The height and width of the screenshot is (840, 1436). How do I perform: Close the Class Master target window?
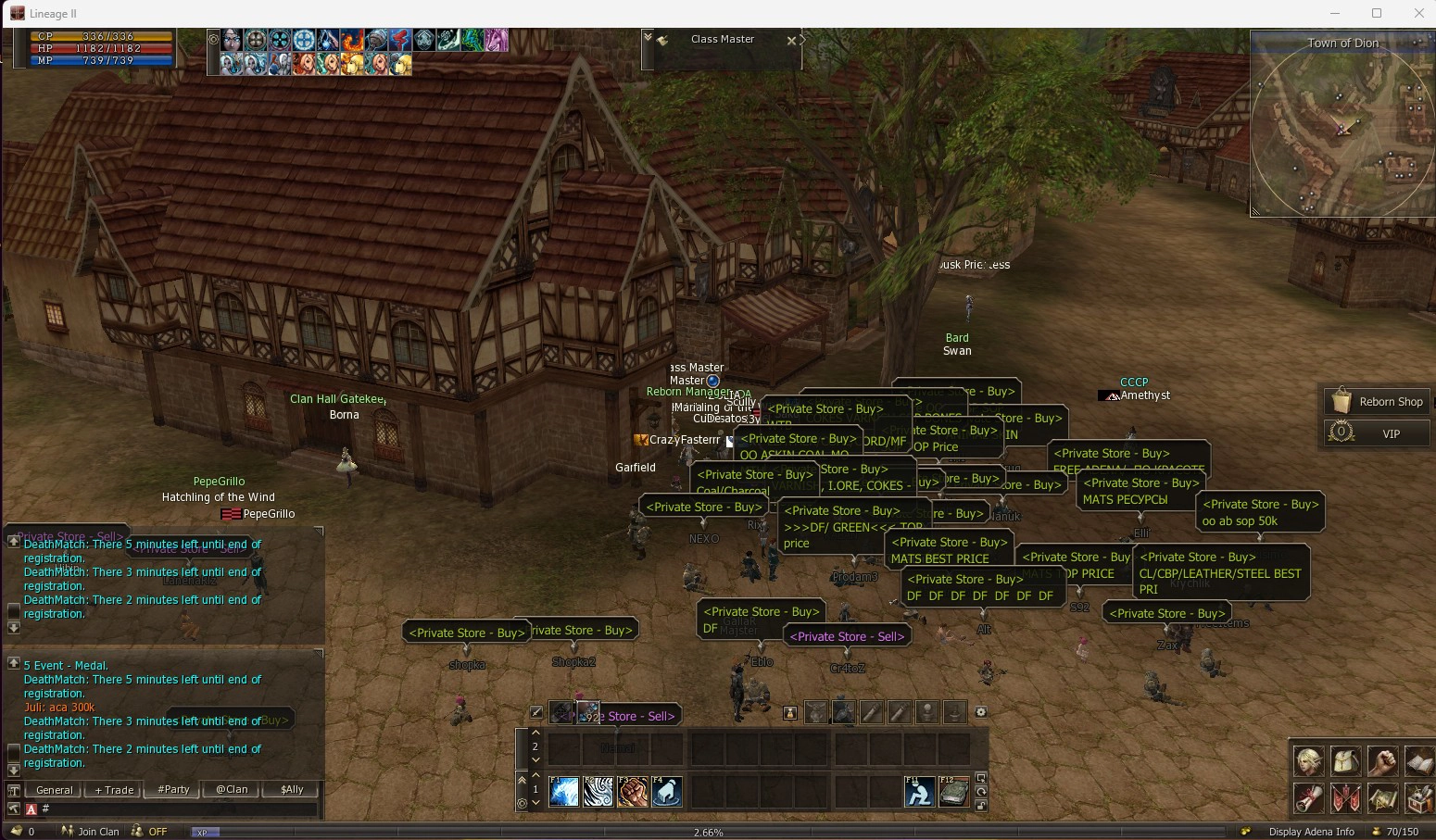pyautogui.click(x=791, y=41)
